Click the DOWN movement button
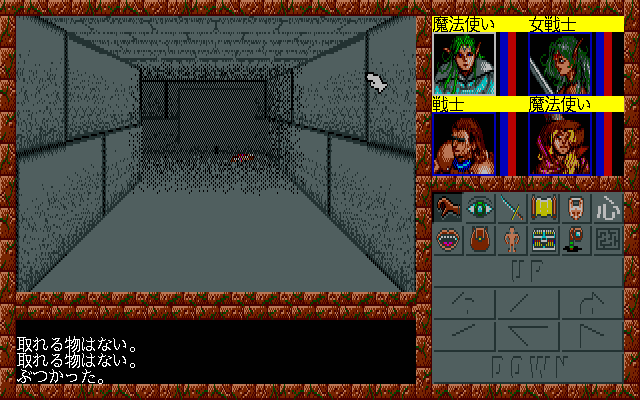 point(528,366)
